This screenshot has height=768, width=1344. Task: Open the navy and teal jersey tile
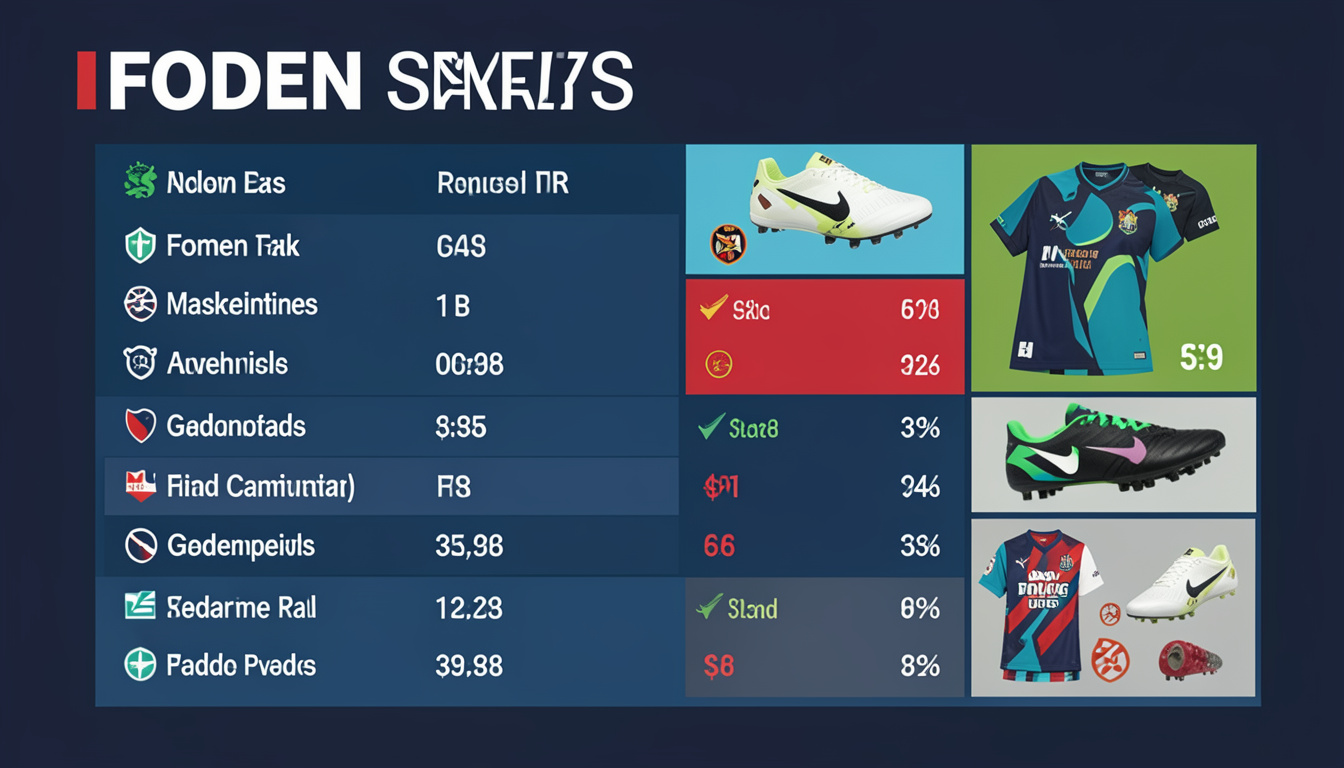coord(1113,267)
